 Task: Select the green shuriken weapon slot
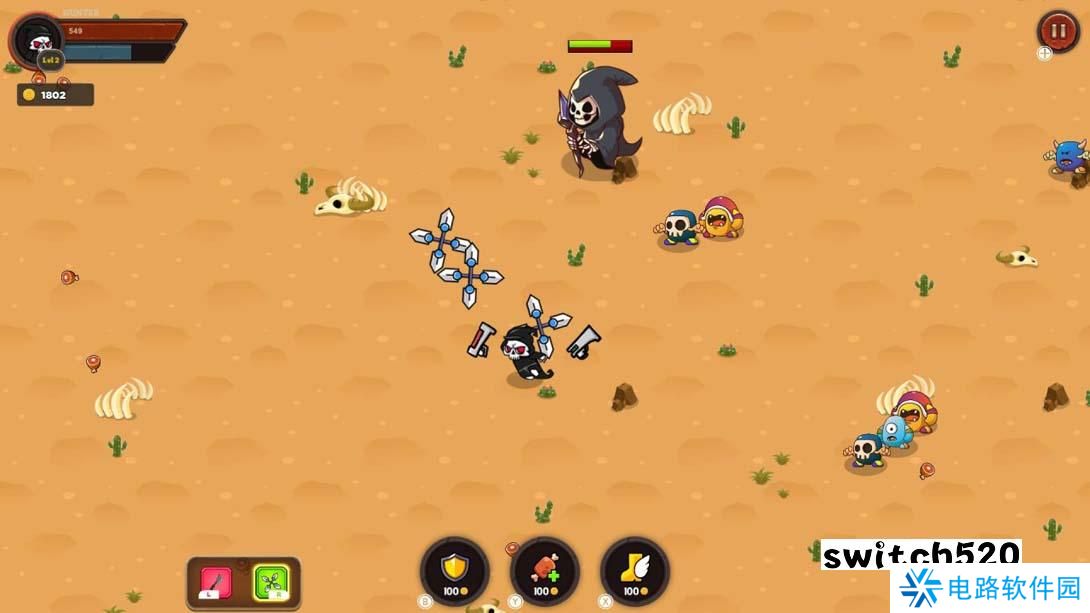(270, 580)
